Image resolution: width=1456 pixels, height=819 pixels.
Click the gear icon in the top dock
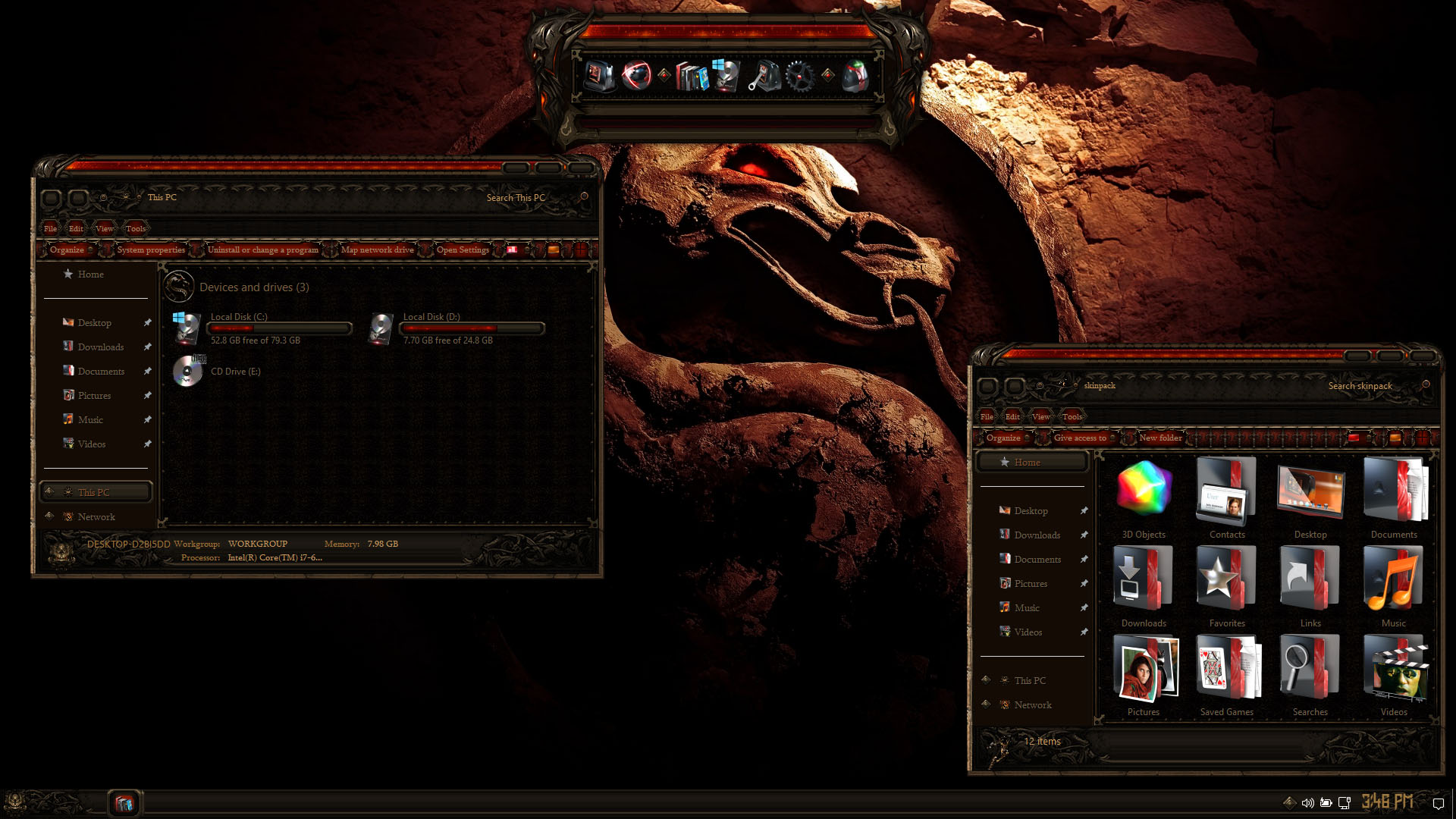[x=800, y=76]
